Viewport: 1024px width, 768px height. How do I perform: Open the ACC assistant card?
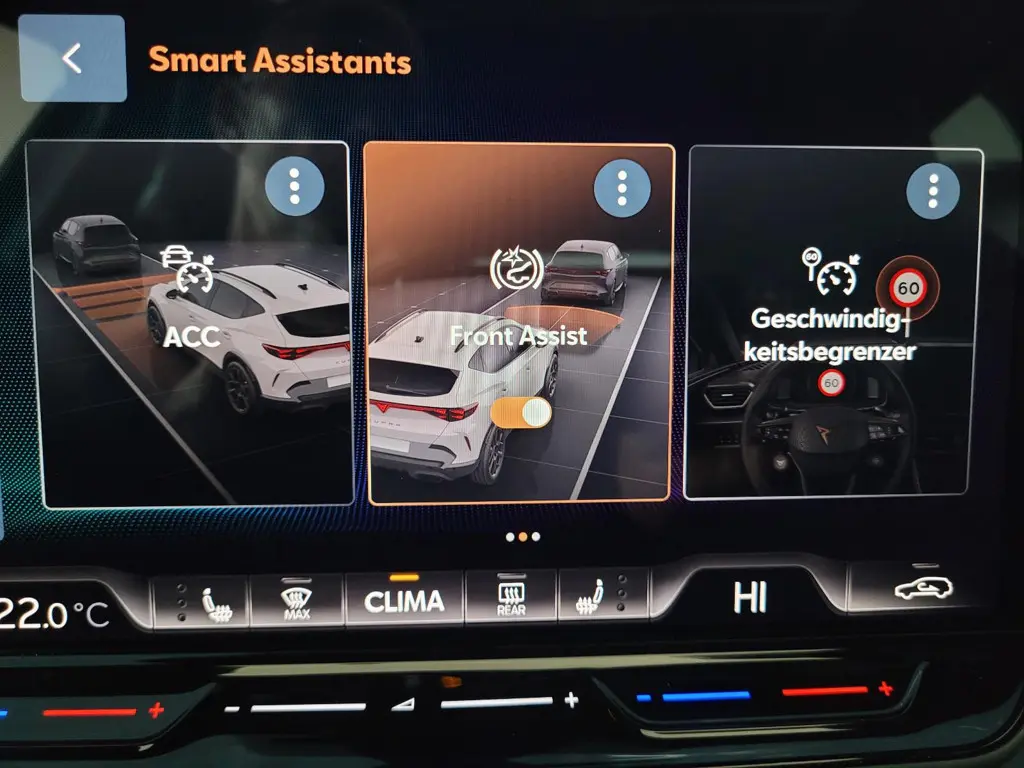190,380
